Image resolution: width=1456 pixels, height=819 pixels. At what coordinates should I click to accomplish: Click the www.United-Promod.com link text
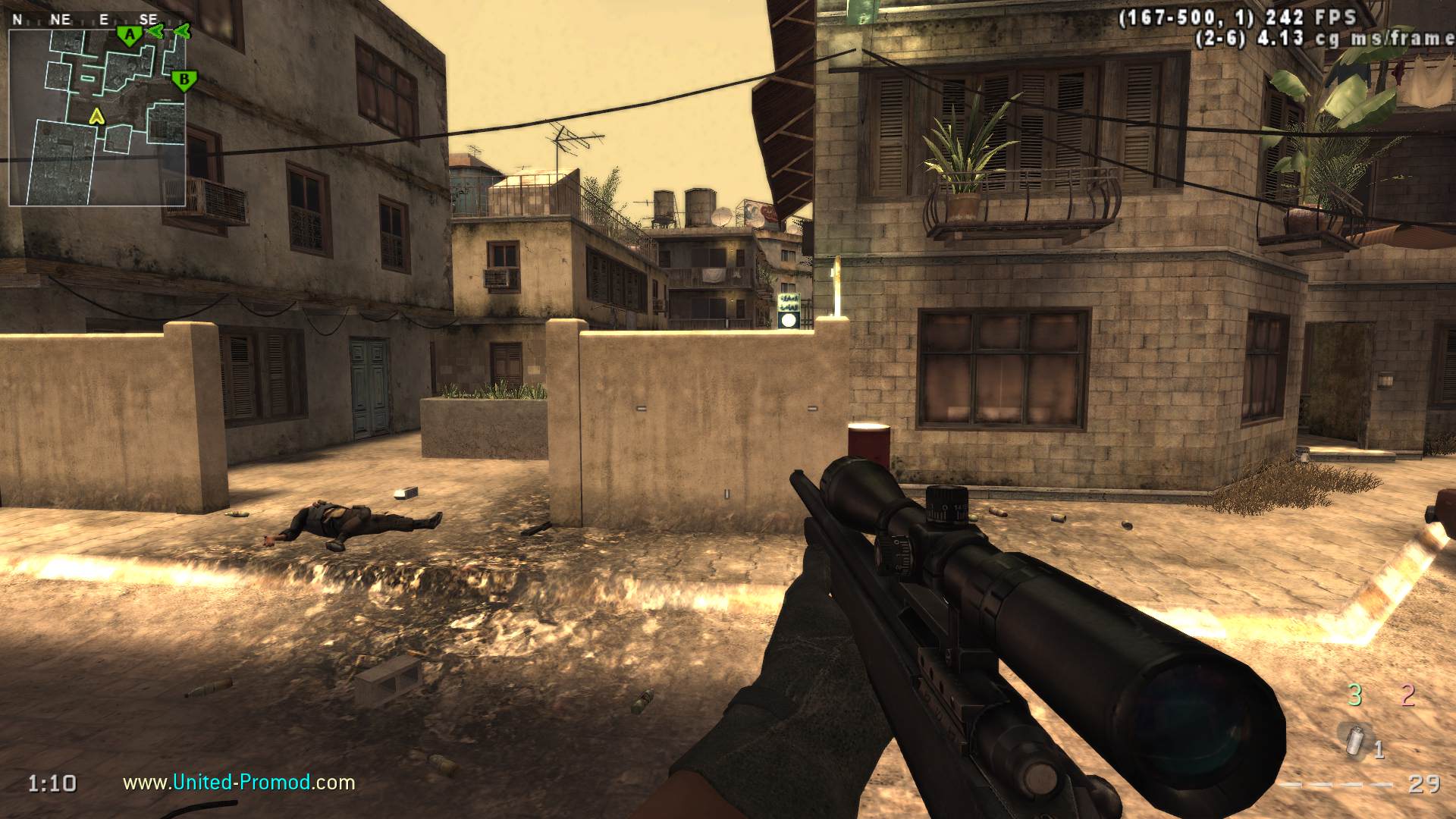[239, 782]
